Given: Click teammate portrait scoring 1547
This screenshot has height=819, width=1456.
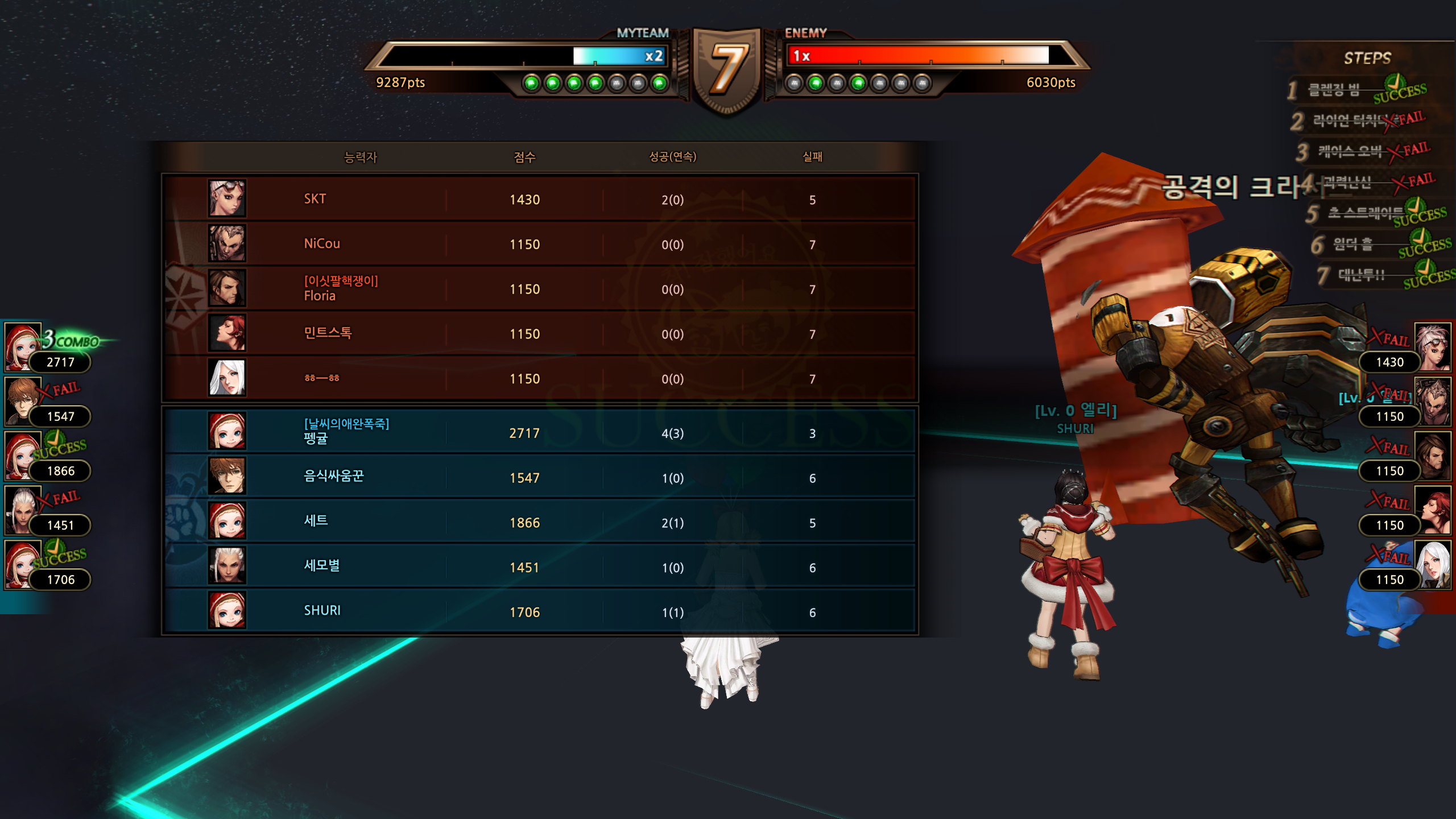Looking at the screenshot, I should click(x=24, y=401).
